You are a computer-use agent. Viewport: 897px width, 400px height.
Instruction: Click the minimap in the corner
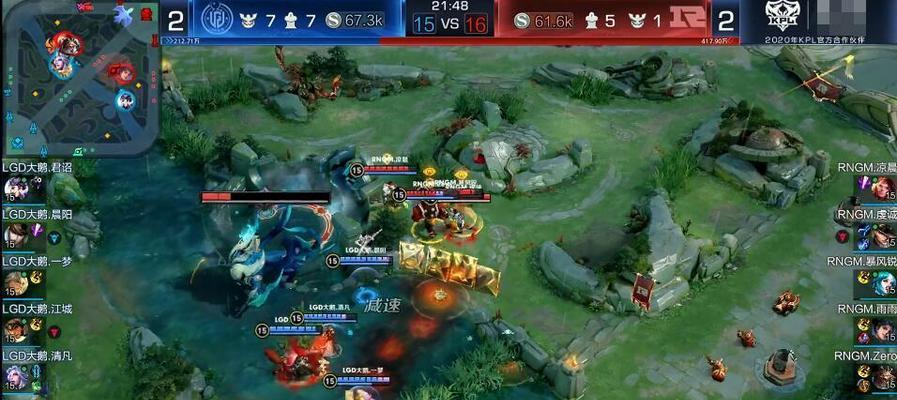[81, 77]
